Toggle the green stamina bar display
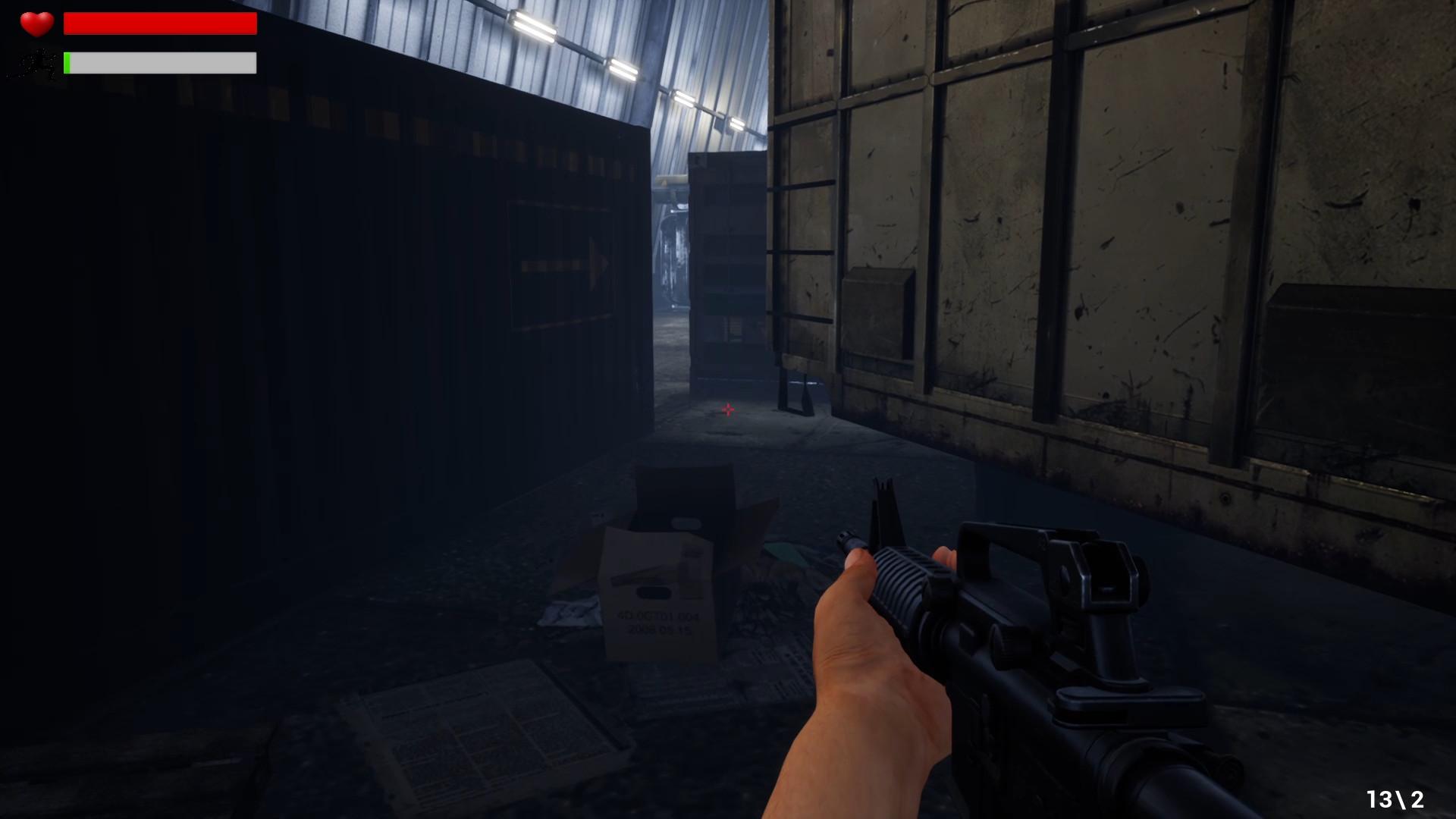This screenshot has width=1456, height=819. [159, 63]
